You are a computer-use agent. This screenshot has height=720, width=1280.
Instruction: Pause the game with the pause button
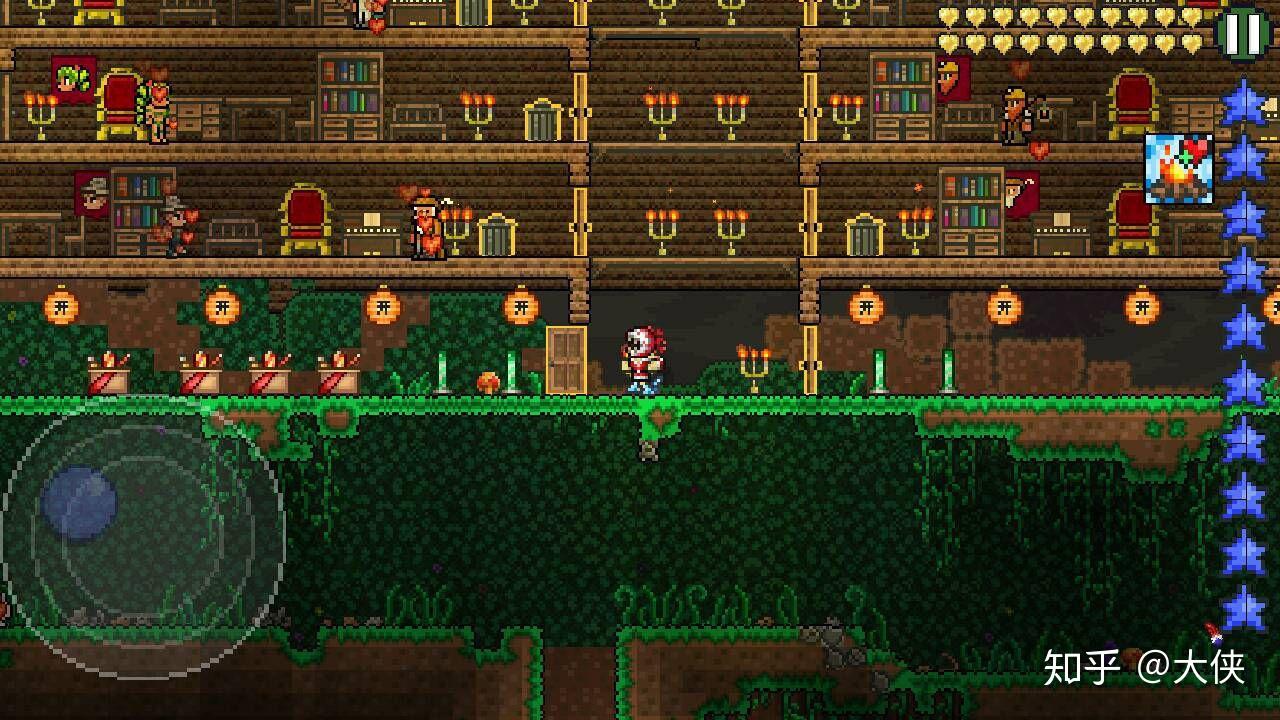[x=1243, y=32]
